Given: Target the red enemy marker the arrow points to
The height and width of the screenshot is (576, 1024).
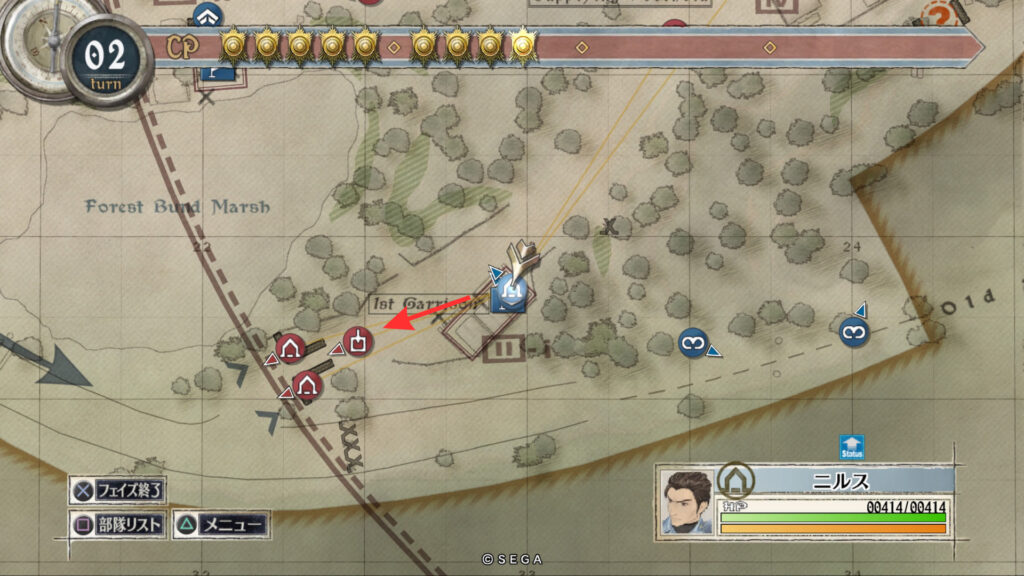Looking at the screenshot, I should click(x=359, y=341).
